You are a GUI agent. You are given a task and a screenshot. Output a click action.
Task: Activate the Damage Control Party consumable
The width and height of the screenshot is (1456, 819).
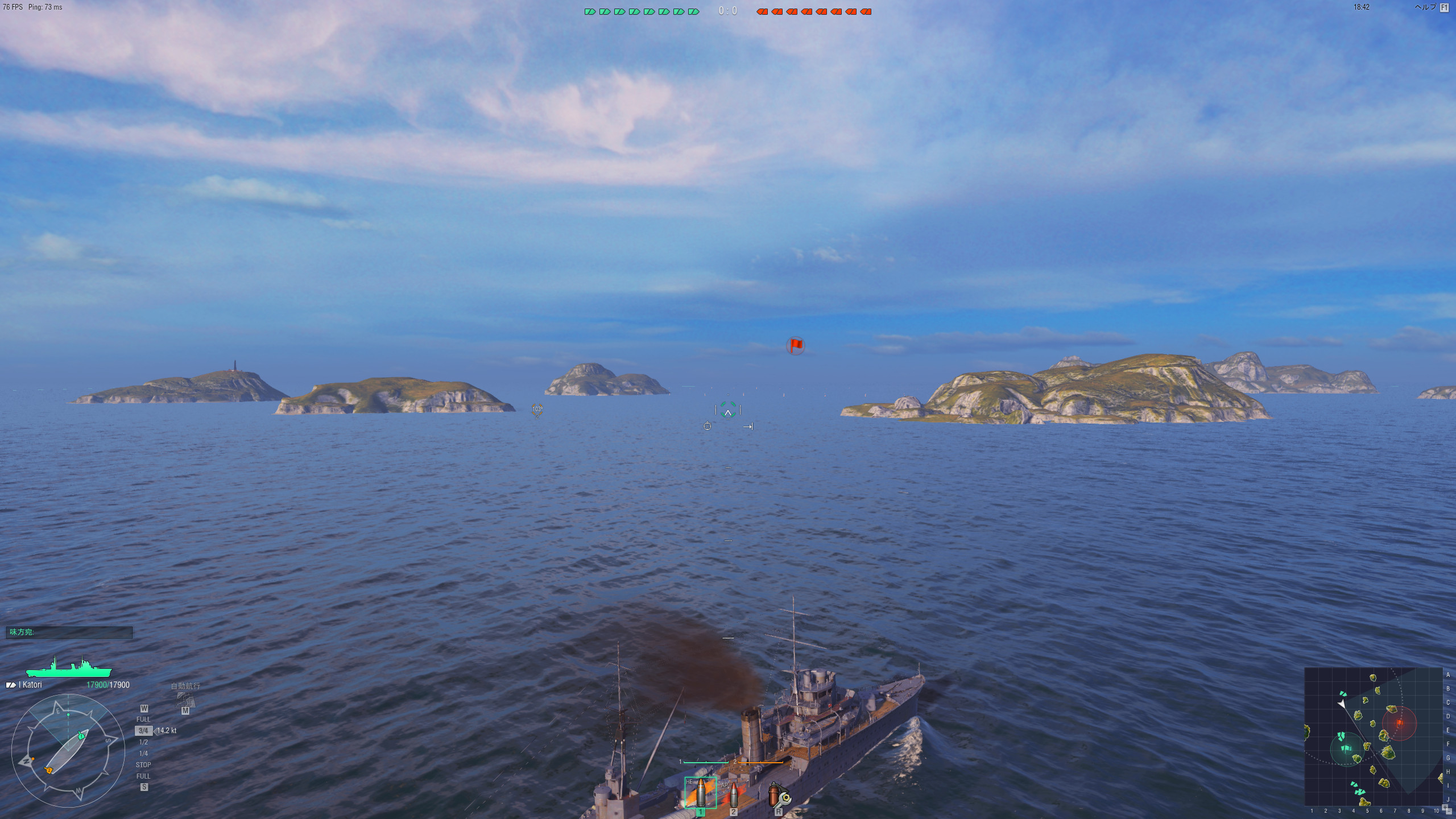[x=777, y=795]
